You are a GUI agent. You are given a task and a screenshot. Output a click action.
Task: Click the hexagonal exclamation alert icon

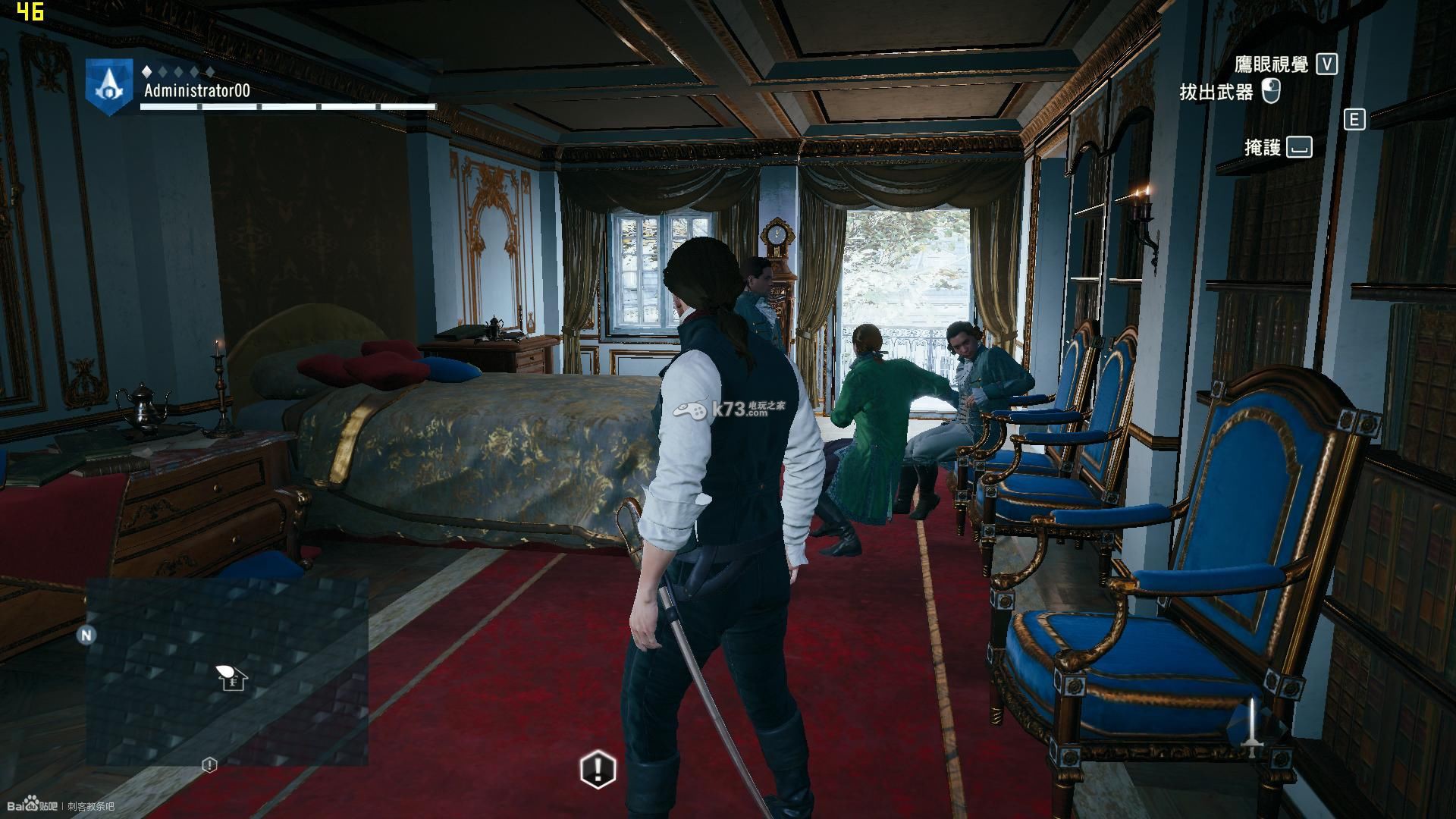coord(598,769)
